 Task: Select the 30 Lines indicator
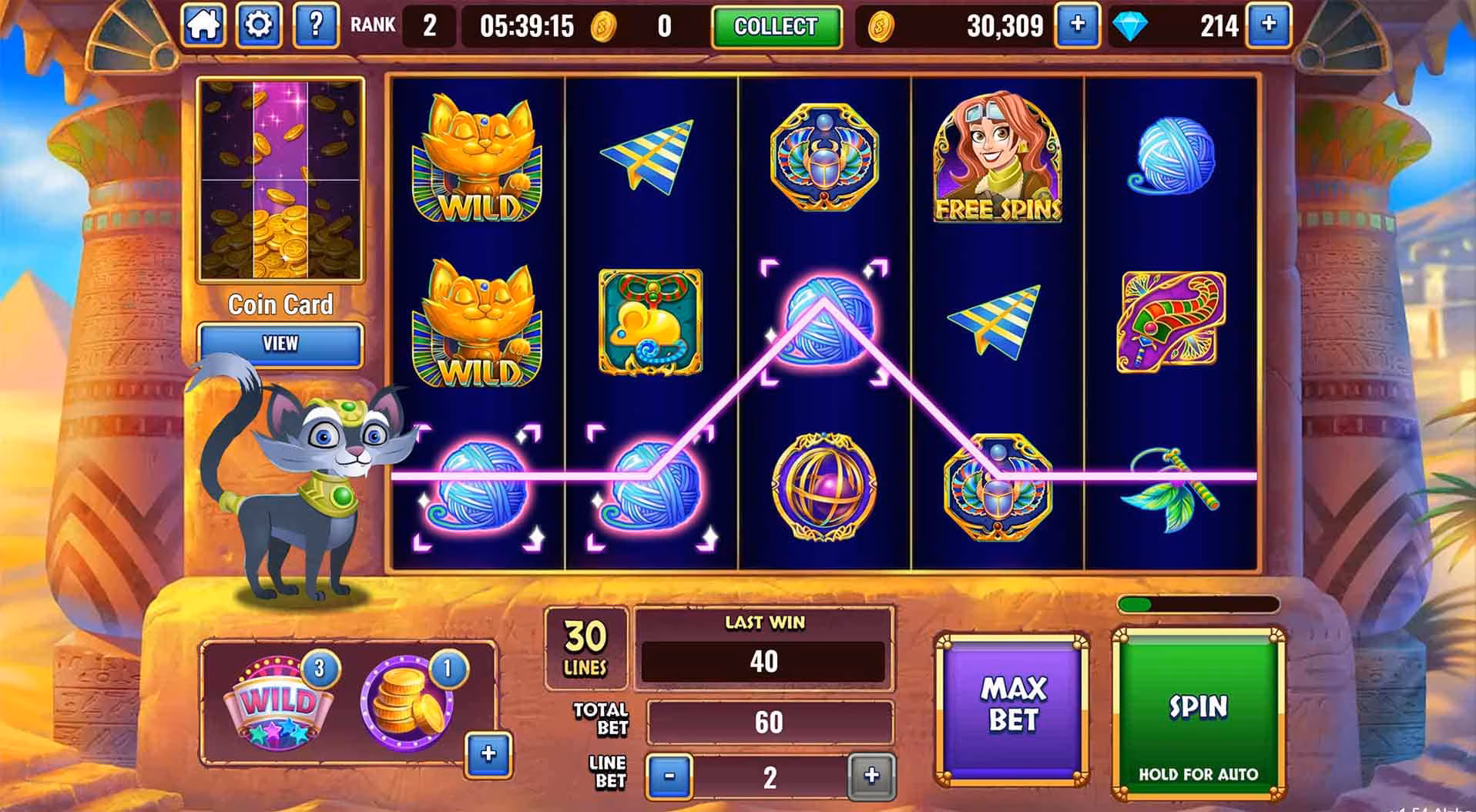(x=585, y=647)
